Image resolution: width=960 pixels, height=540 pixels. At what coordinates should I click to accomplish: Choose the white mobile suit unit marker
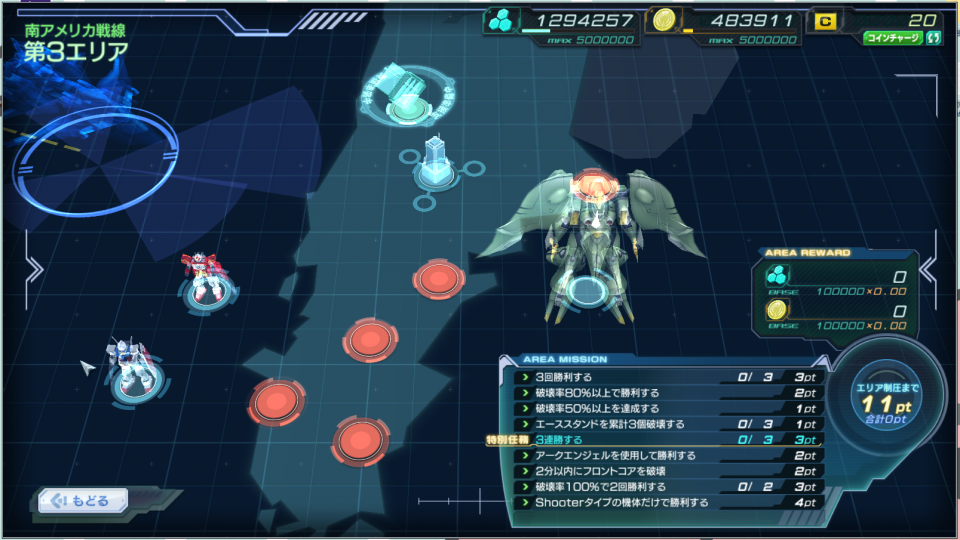pos(133,372)
